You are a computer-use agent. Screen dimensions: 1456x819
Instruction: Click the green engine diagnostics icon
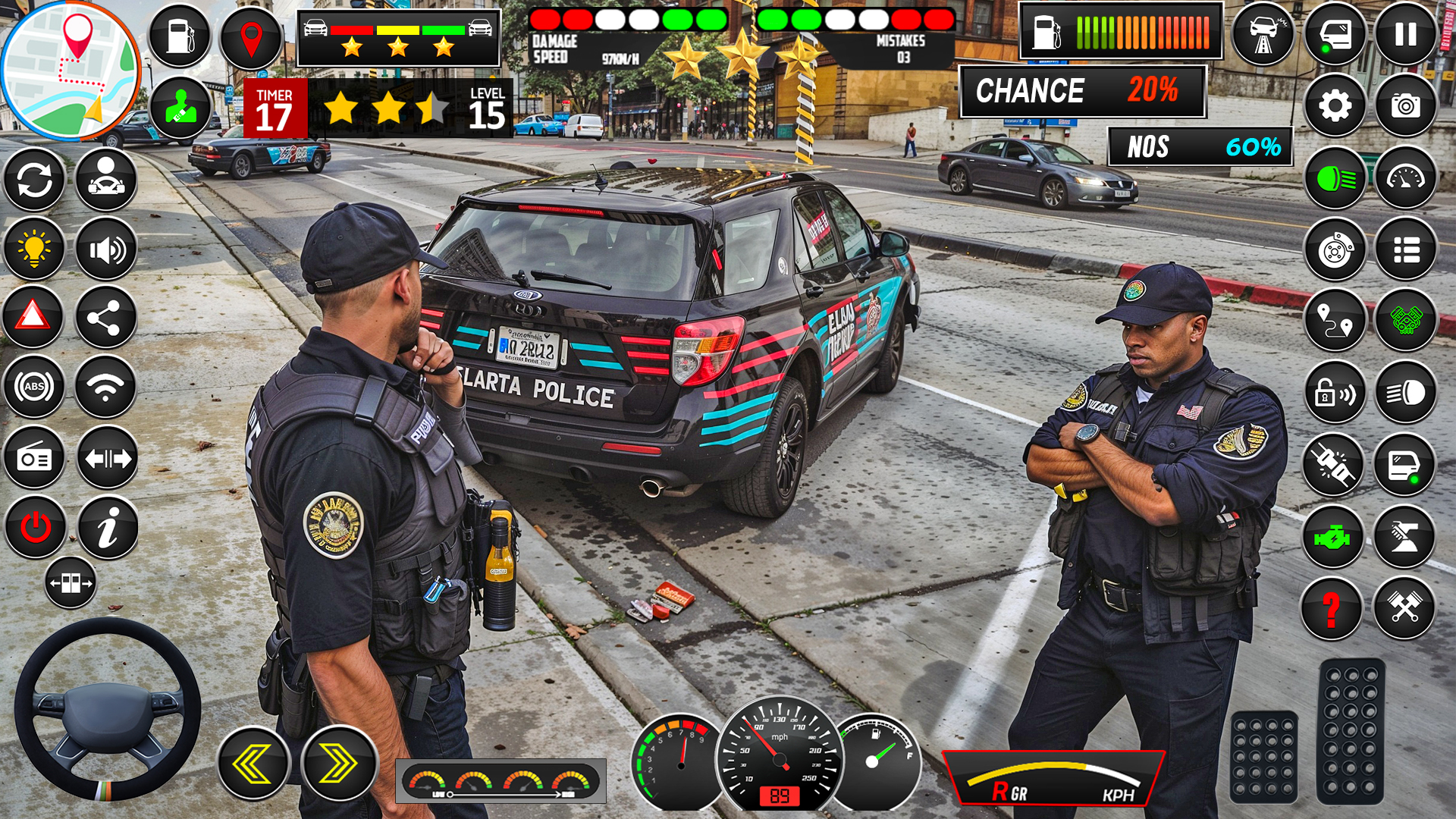pyautogui.click(x=1337, y=535)
